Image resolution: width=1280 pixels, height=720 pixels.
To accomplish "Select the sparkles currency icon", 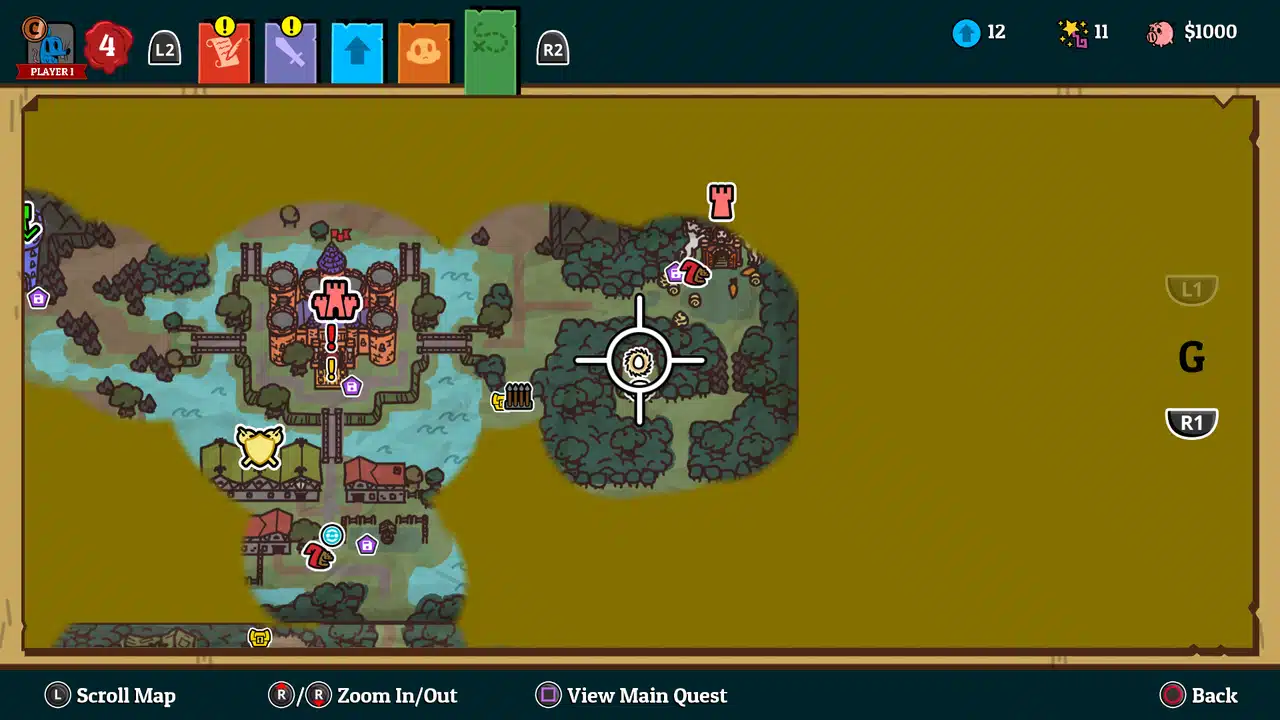I will click(1075, 31).
